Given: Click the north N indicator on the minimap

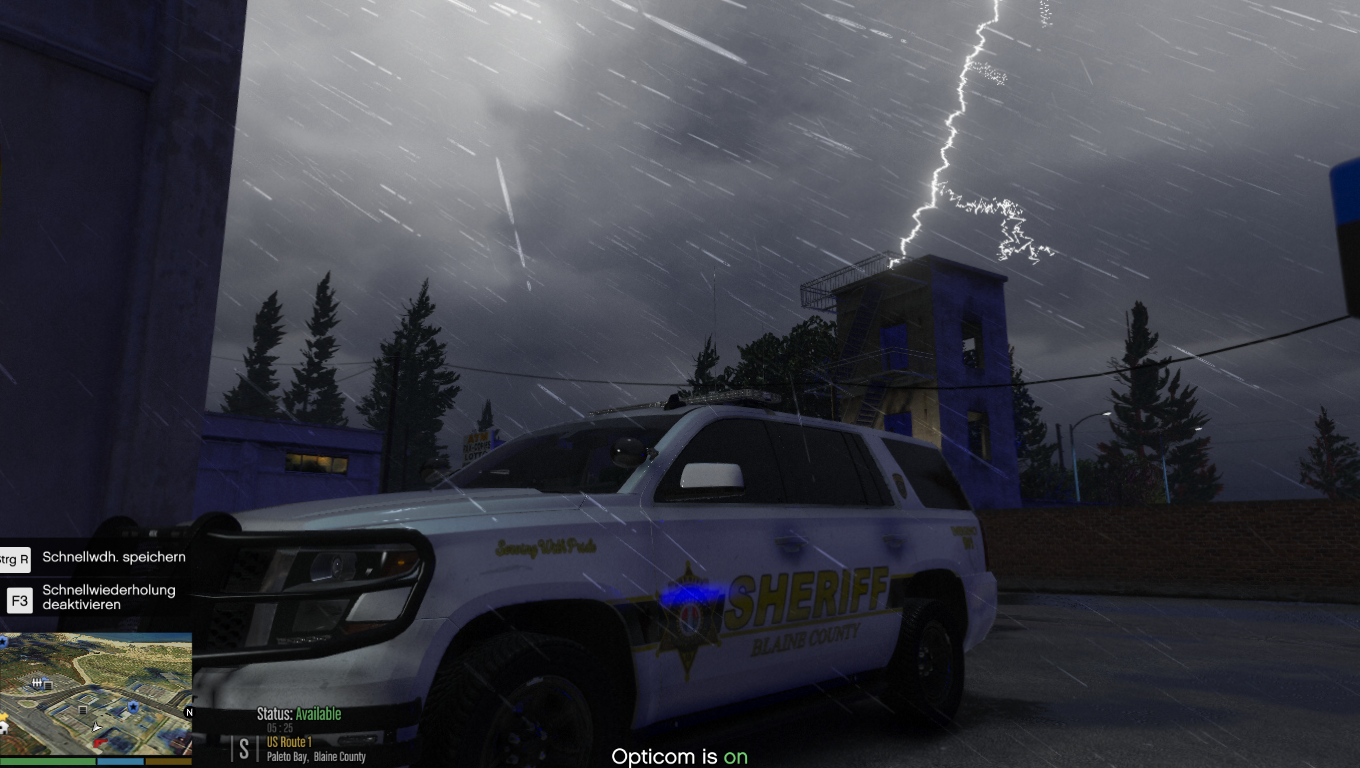Looking at the screenshot, I should coord(188,712).
